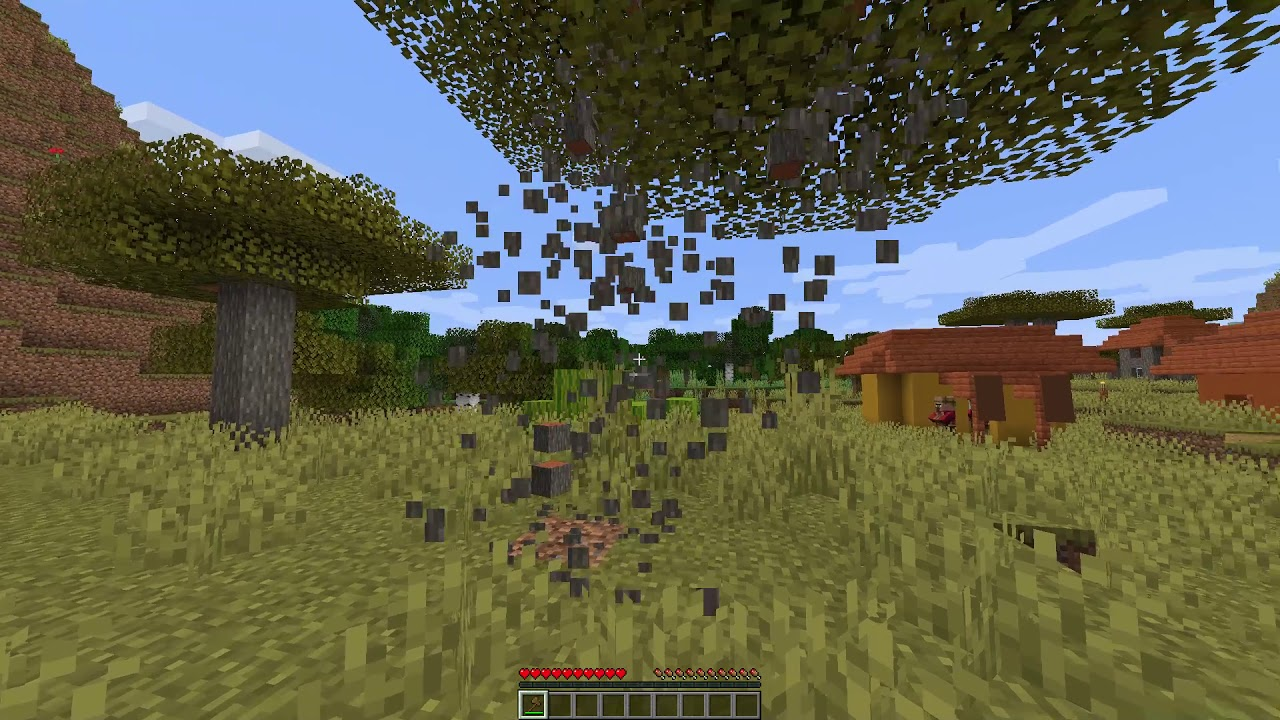Click the torch standing near the village house
The width and height of the screenshot is (1280, 720).
coord(1102,387)
